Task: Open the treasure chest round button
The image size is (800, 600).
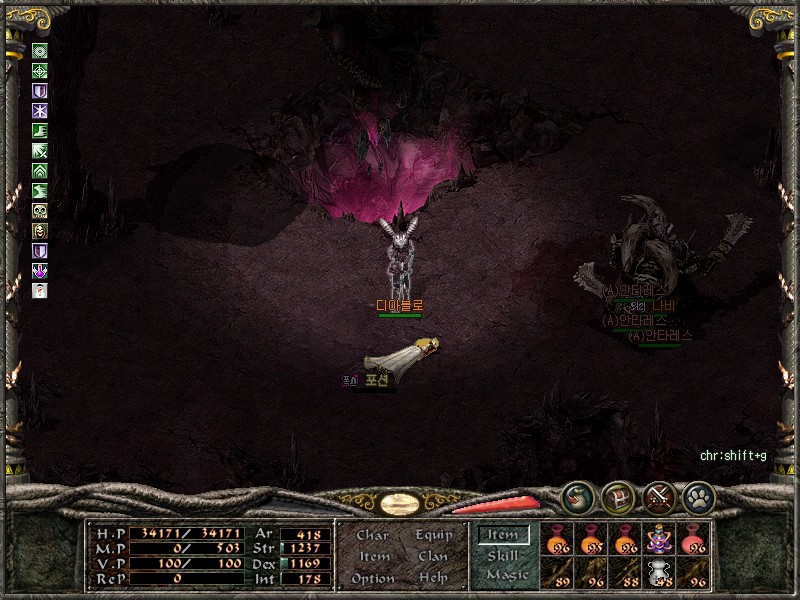Action: [616, 497]
